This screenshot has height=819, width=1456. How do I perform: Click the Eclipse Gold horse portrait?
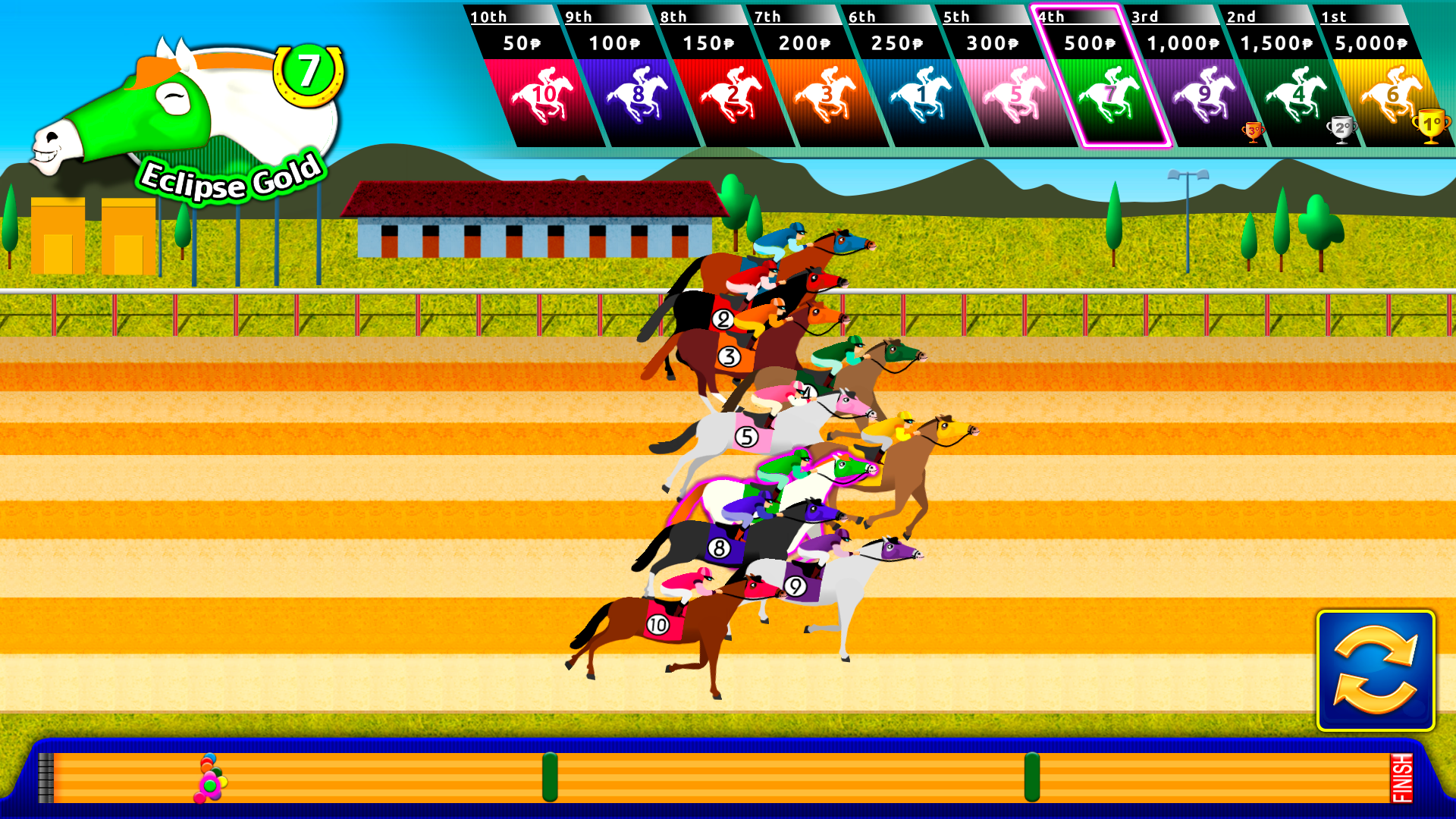(x=190, y=114)
